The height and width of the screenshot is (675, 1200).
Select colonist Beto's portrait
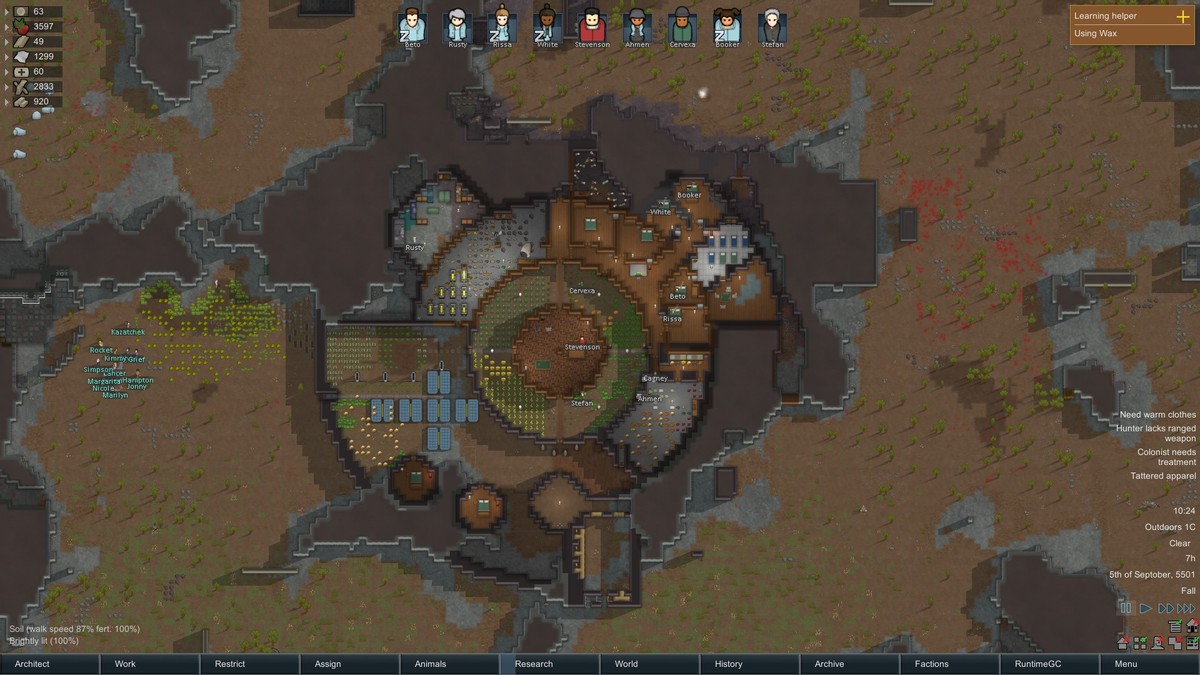[411, 25]
